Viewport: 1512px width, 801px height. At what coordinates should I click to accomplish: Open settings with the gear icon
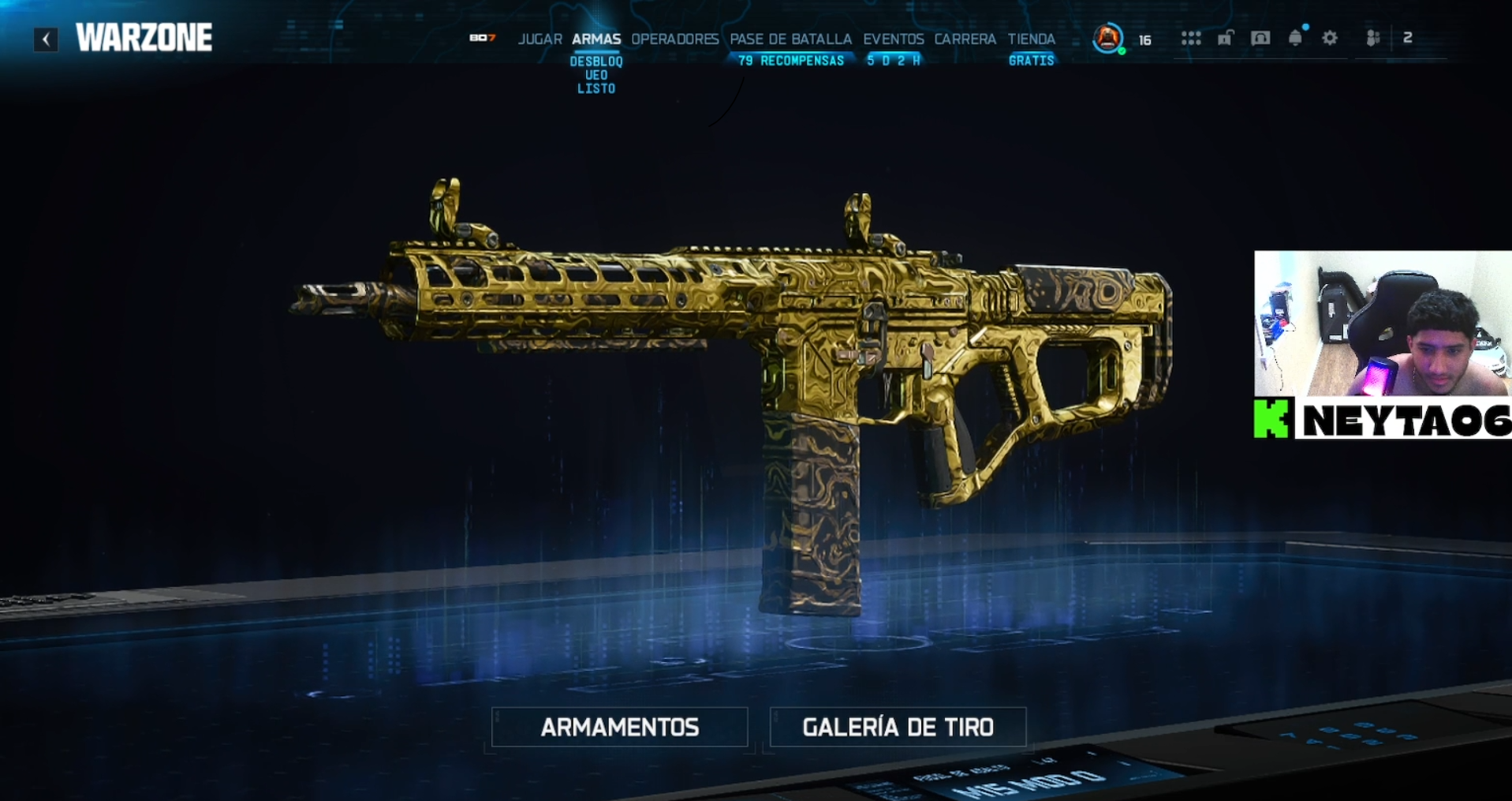pos(1330,38)
